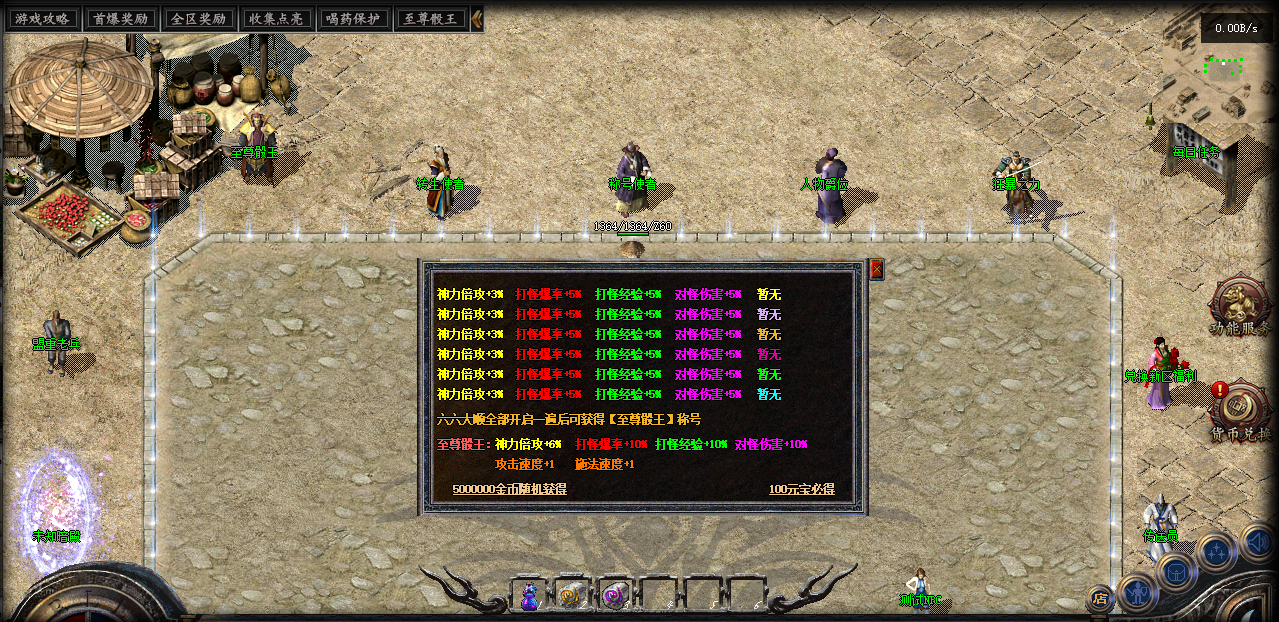The width and height of the screenshot is (1279, 622).
Task: Collapse the top menu bar arrow
Action: tap(477, 19)
